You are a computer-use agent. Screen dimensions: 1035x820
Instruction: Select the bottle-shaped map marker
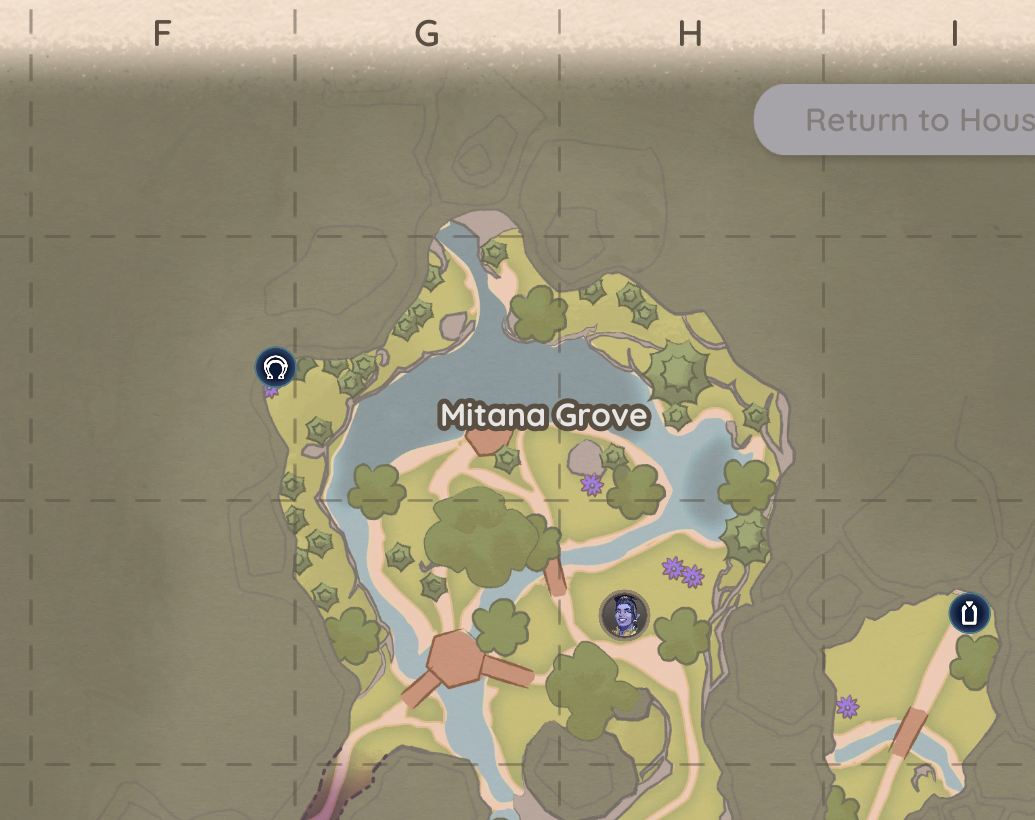969,613
